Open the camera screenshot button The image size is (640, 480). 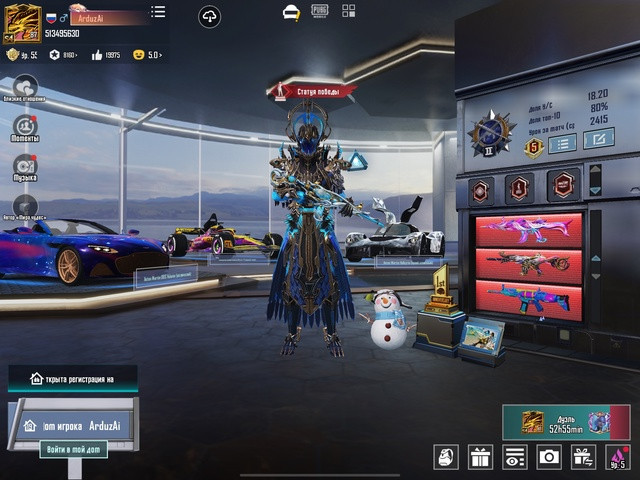click(x=549, y=457)
